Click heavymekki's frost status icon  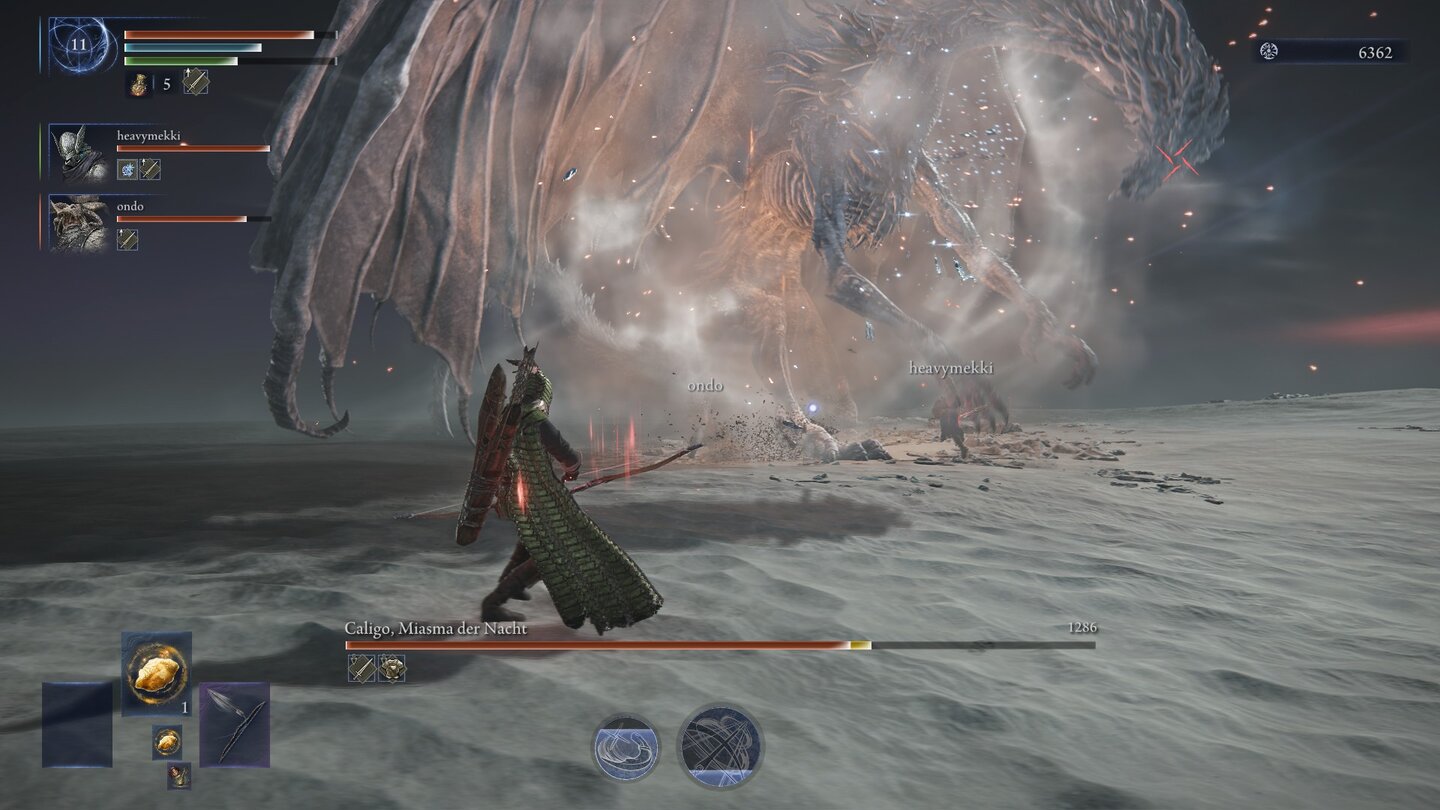tap(127, 169)
